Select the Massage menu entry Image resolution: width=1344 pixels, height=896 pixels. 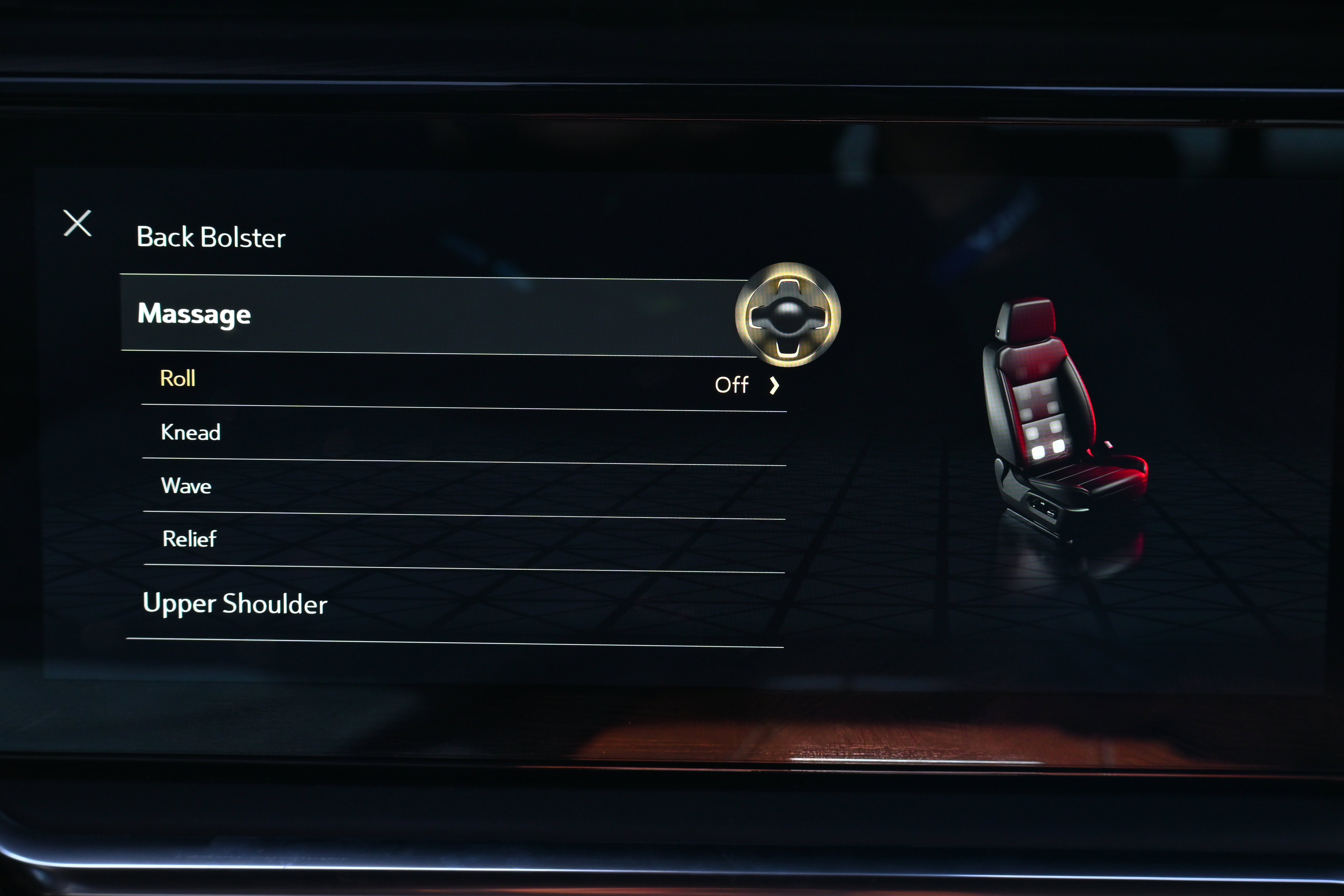[x=194, y=314]
